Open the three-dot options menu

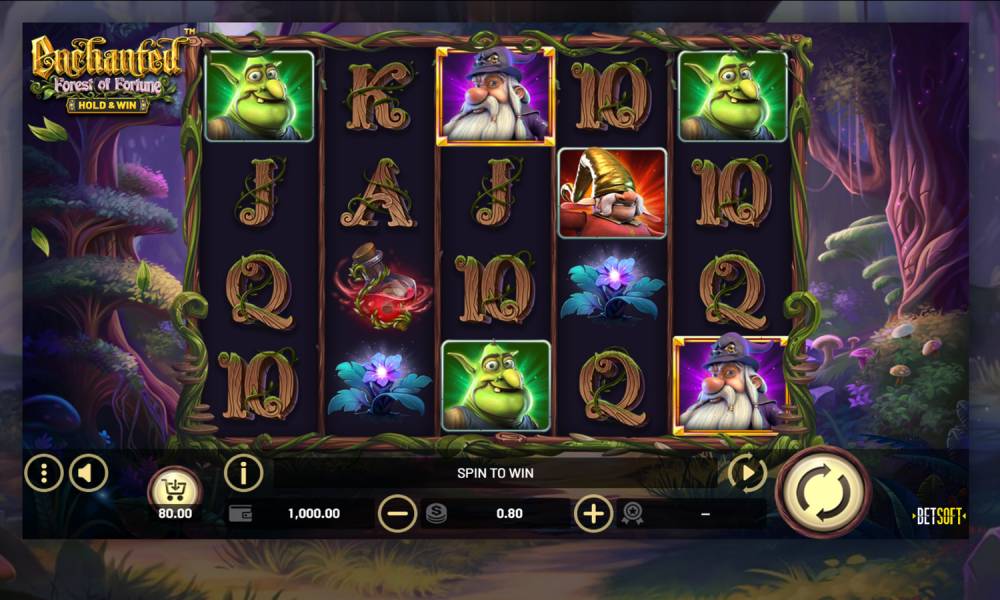[43, 472]
